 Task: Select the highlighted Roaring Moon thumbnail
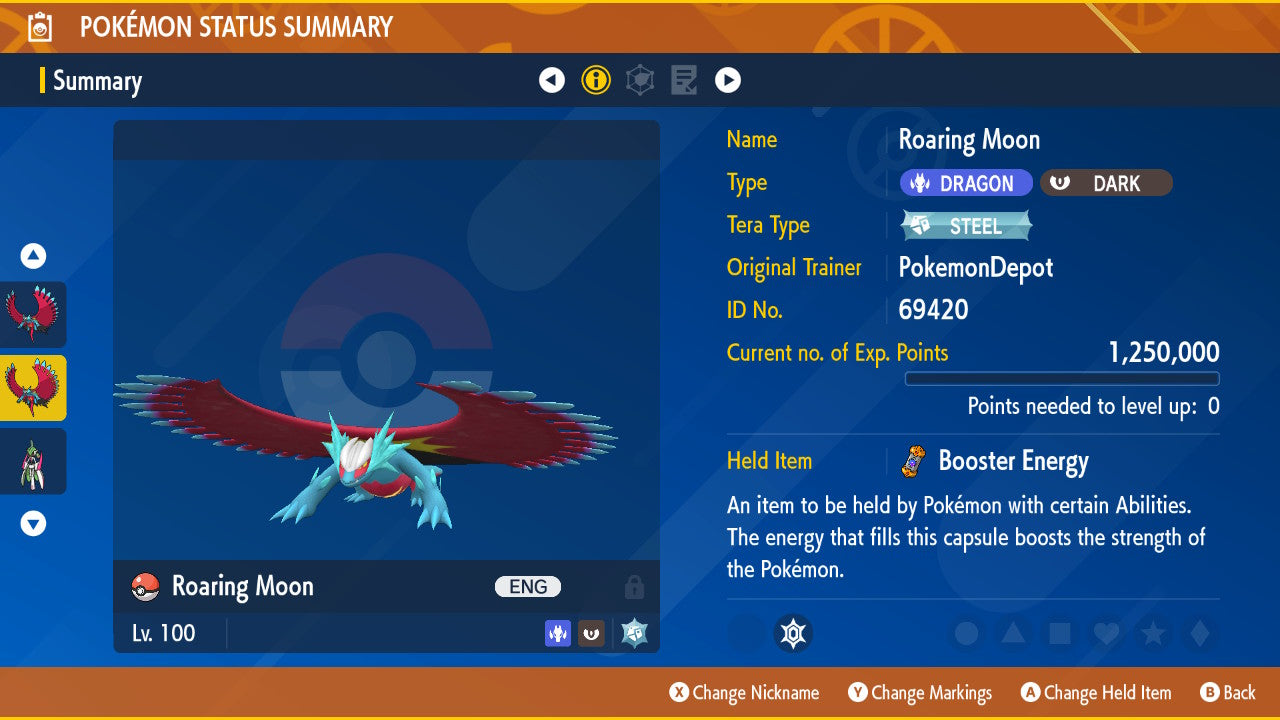tap(33, 387)
